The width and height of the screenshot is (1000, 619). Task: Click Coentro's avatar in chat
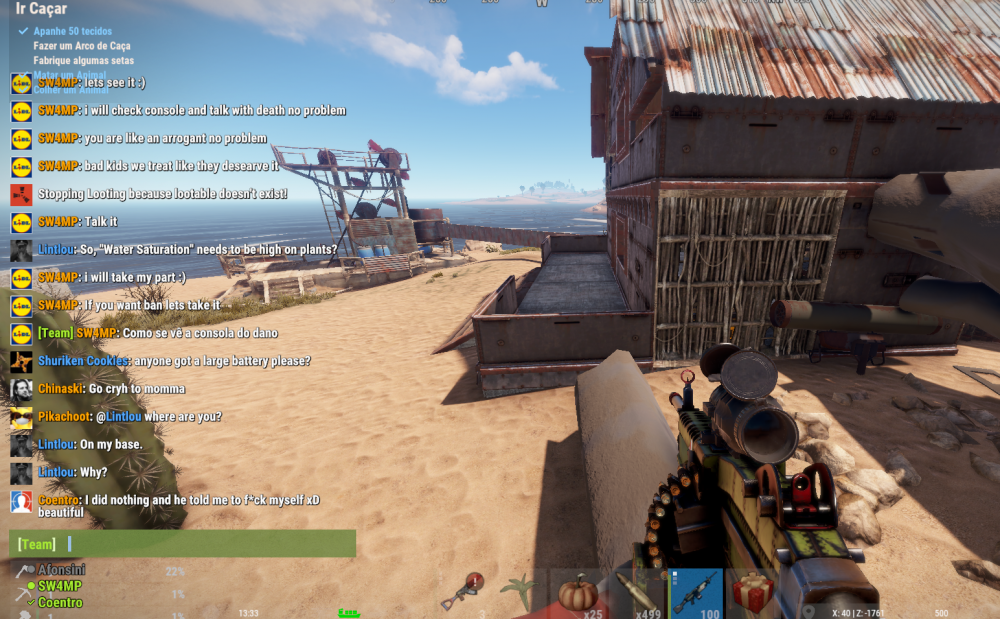[x=21, y=502]
